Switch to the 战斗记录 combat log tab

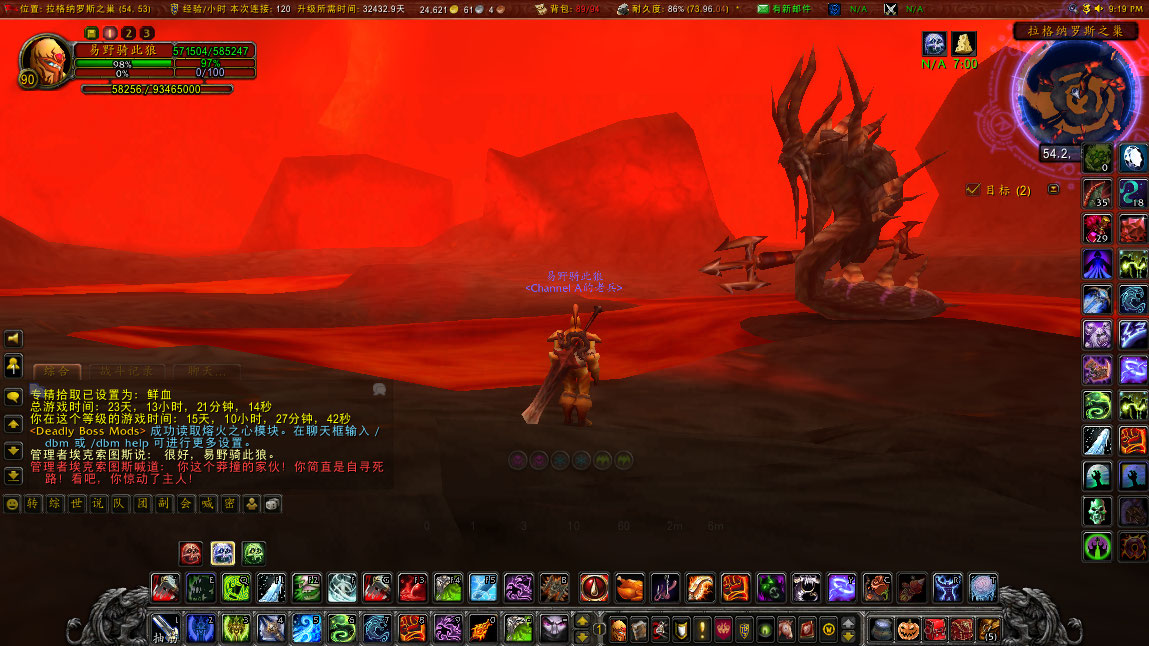tap(118, 371)
